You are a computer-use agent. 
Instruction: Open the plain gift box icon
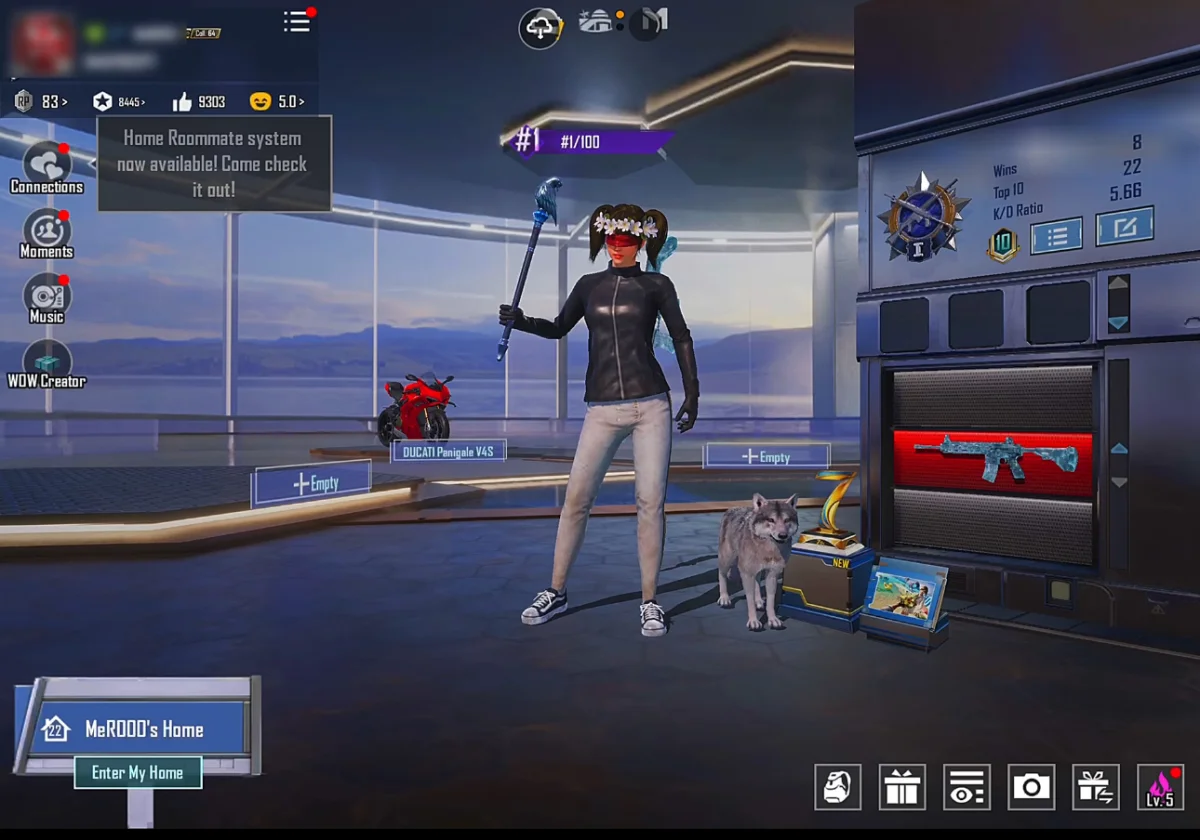click(x=902, y=787)
